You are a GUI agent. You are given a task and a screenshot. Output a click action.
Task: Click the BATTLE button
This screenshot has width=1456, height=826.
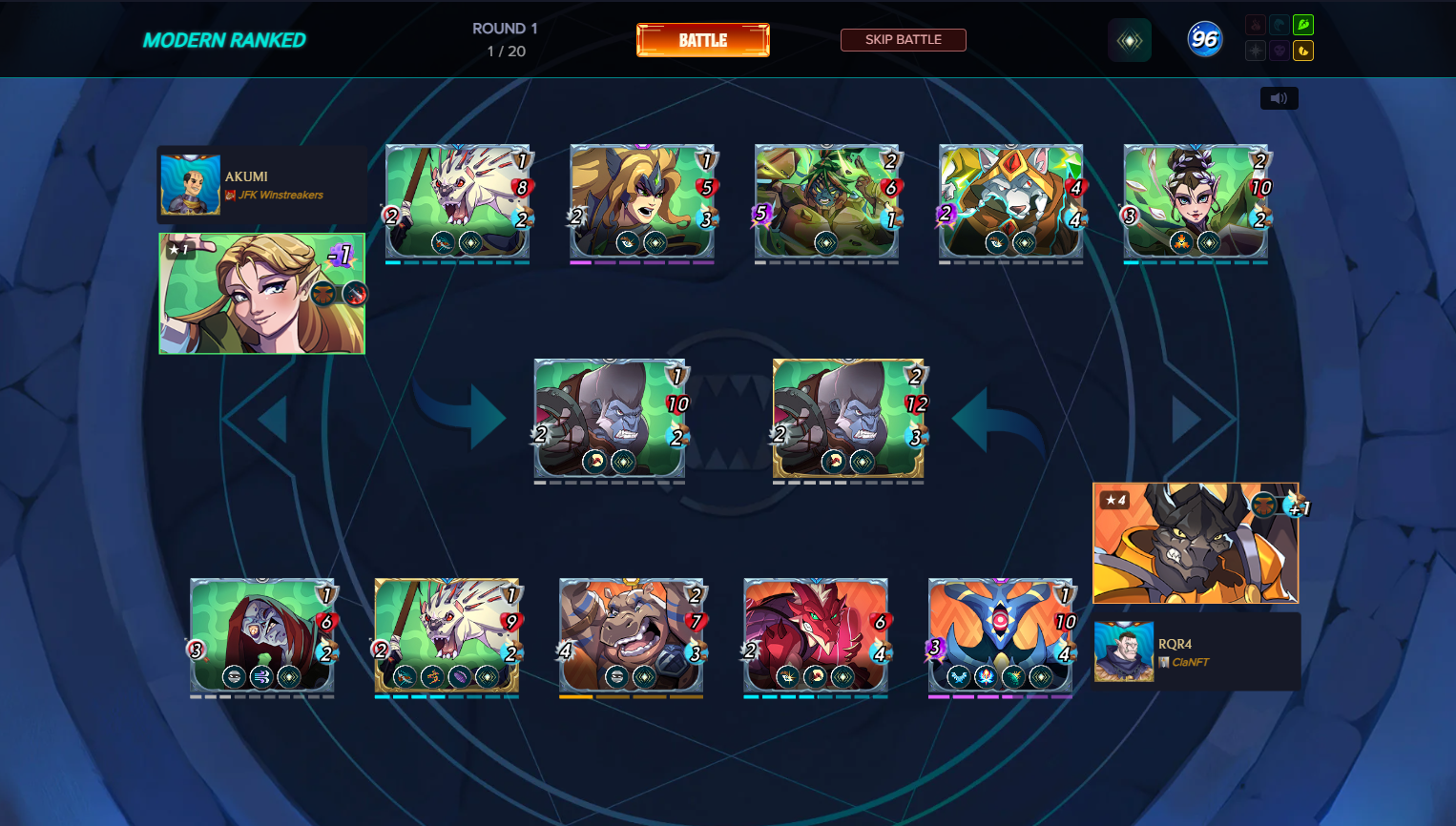tap(703, 40)
